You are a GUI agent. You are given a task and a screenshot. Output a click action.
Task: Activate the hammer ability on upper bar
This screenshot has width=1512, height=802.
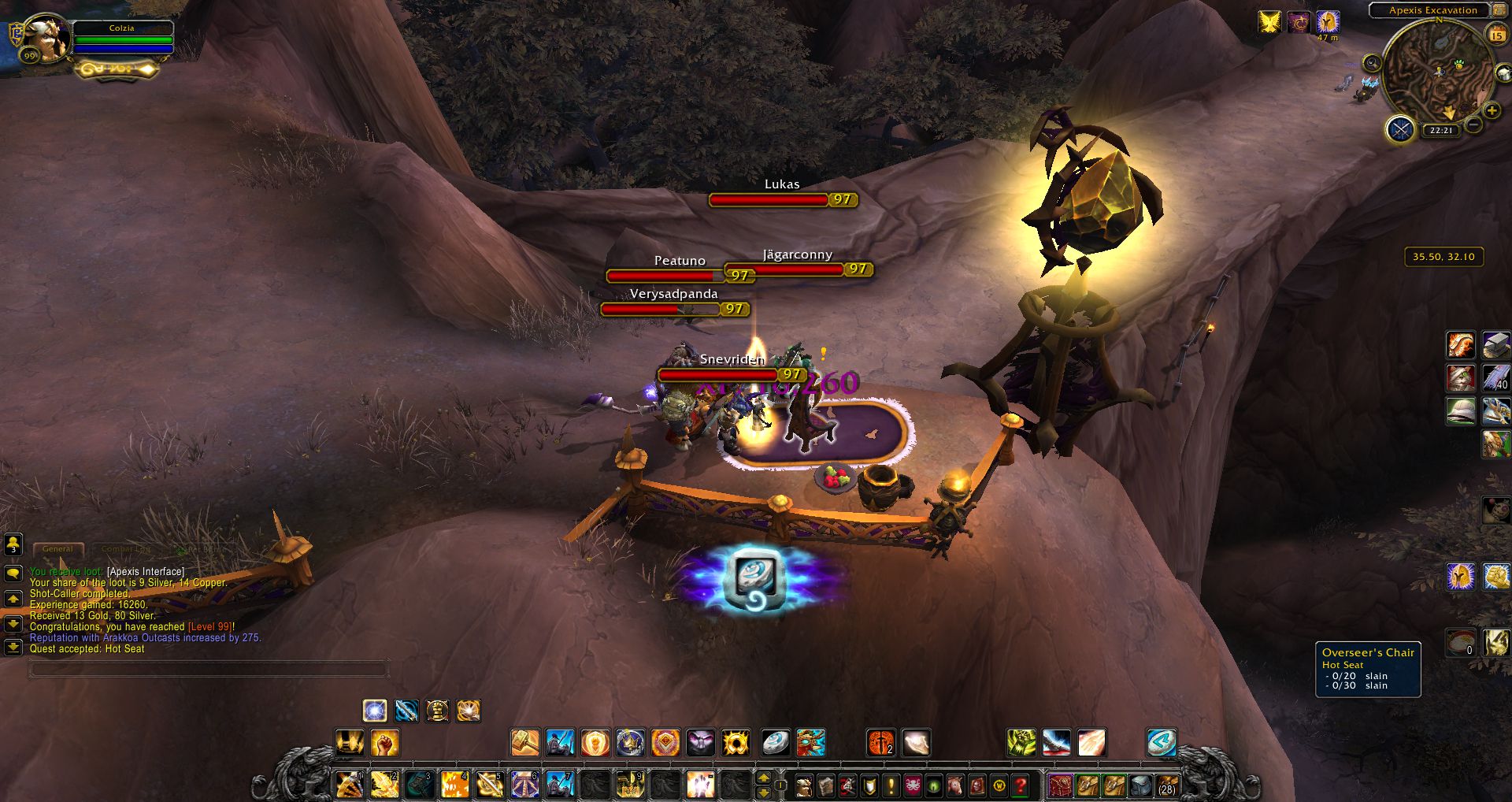pos(524,742)
